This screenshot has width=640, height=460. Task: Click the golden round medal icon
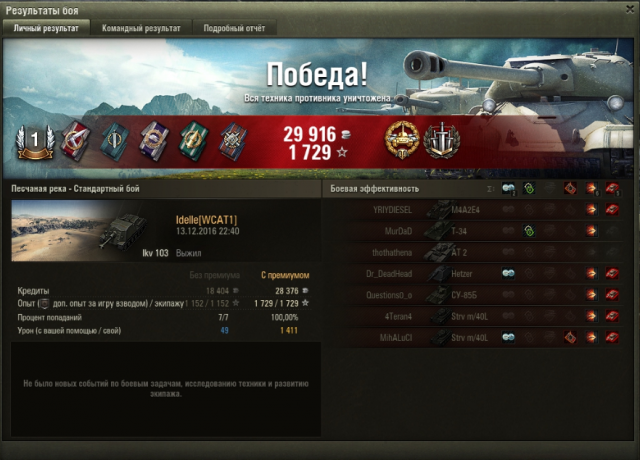pos(402,141)
